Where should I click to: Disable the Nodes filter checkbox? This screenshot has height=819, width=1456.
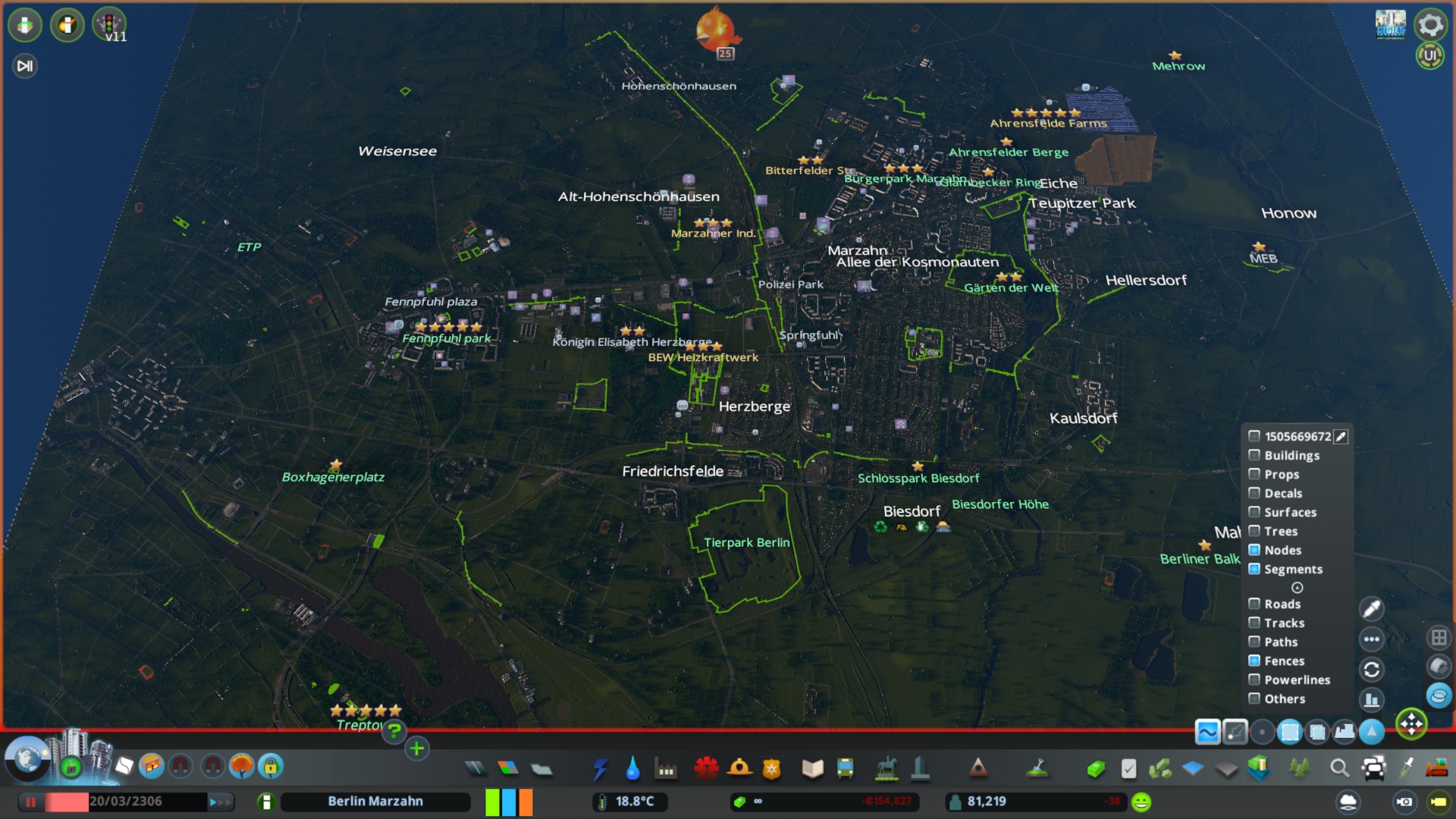pyautogui.click(x=1255, y=550)
